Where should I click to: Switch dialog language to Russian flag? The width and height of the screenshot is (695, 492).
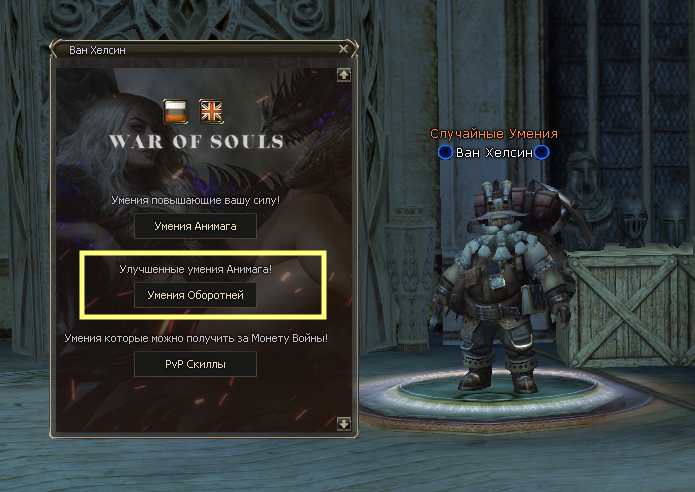[176, 110]
